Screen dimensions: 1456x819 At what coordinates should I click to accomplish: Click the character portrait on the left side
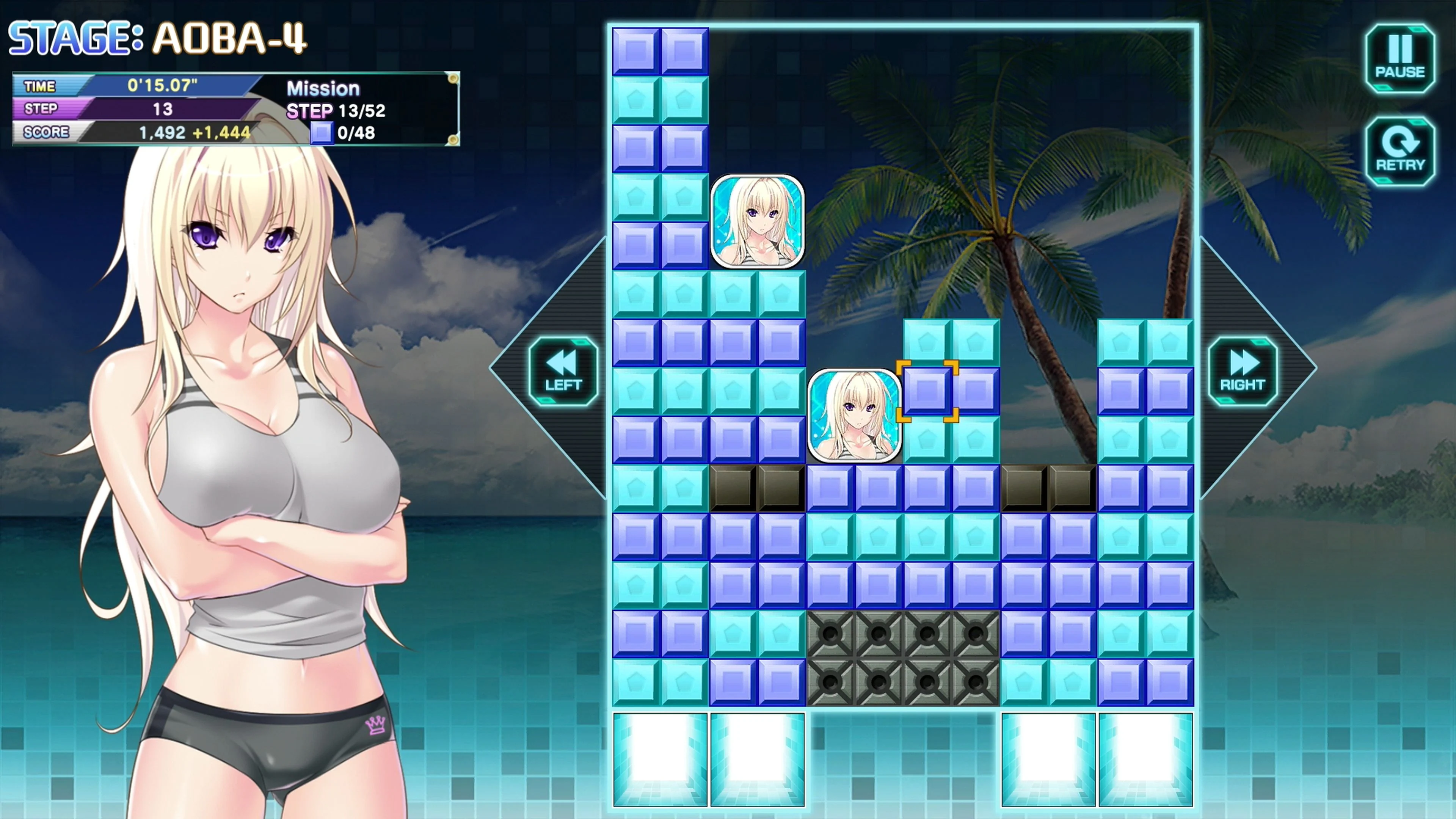point(243,395)
